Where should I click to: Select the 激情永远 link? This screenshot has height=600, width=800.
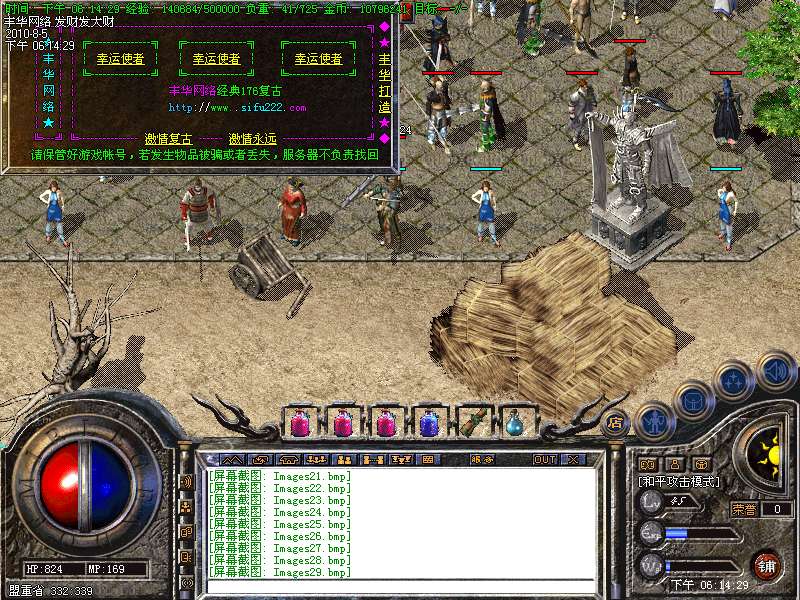(252, 139)
